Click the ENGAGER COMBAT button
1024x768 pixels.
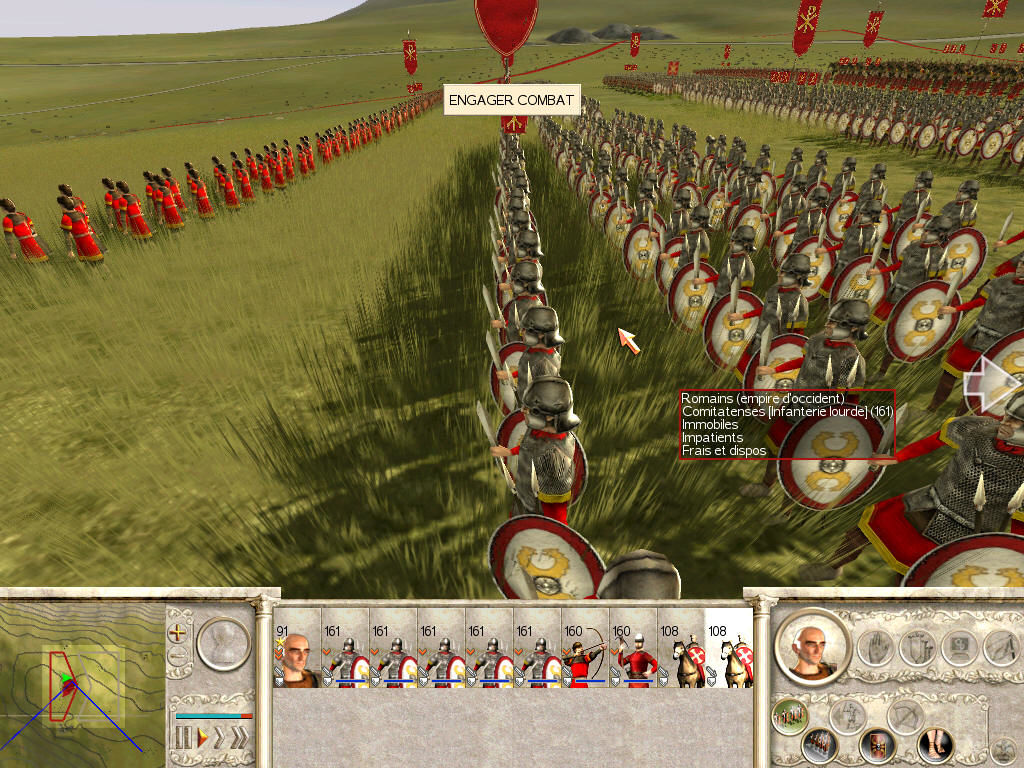[511, 100]
